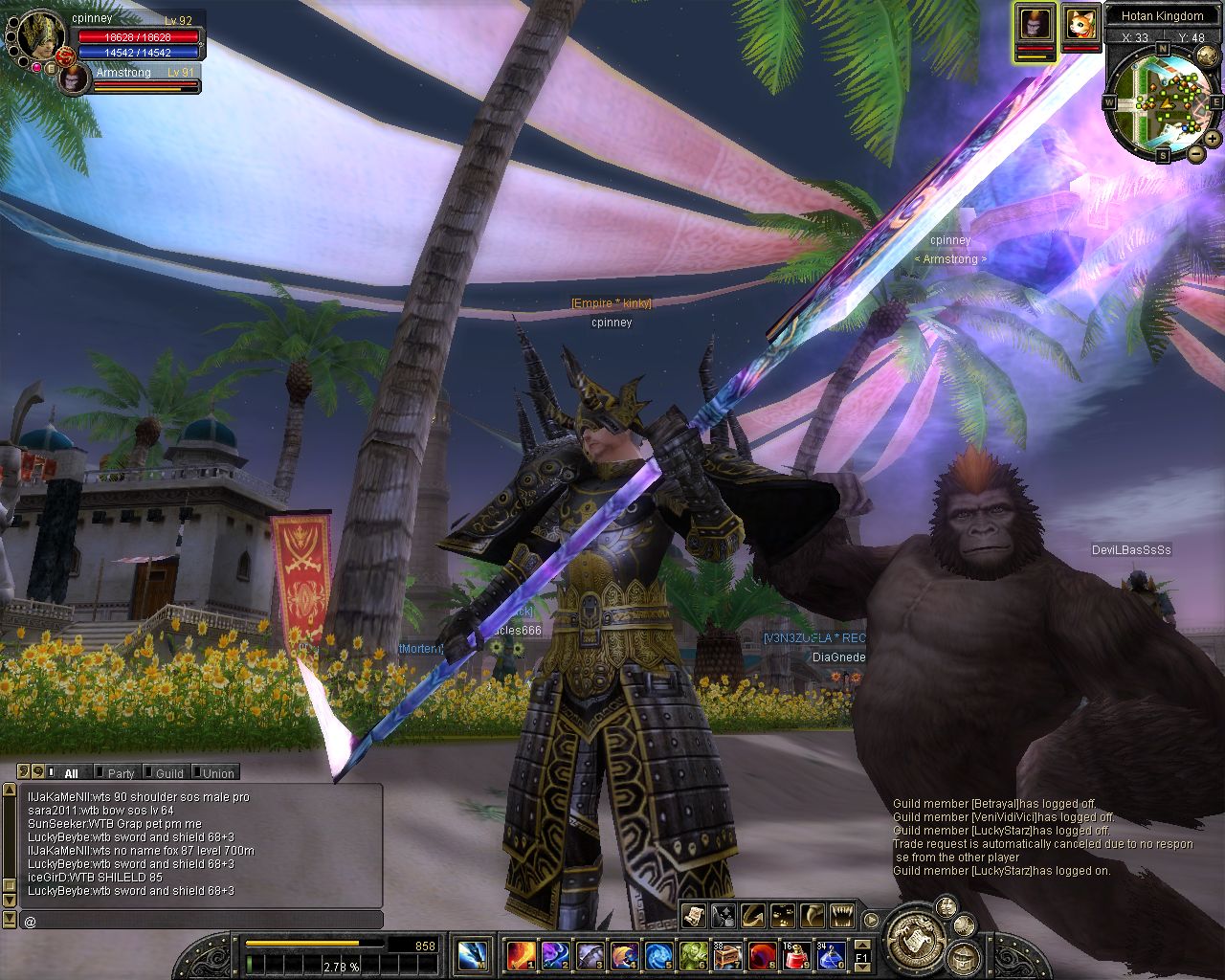Select the gorilla pet portrait at top right
This screenshot has height=980, width=1225.
point(1035,22)
